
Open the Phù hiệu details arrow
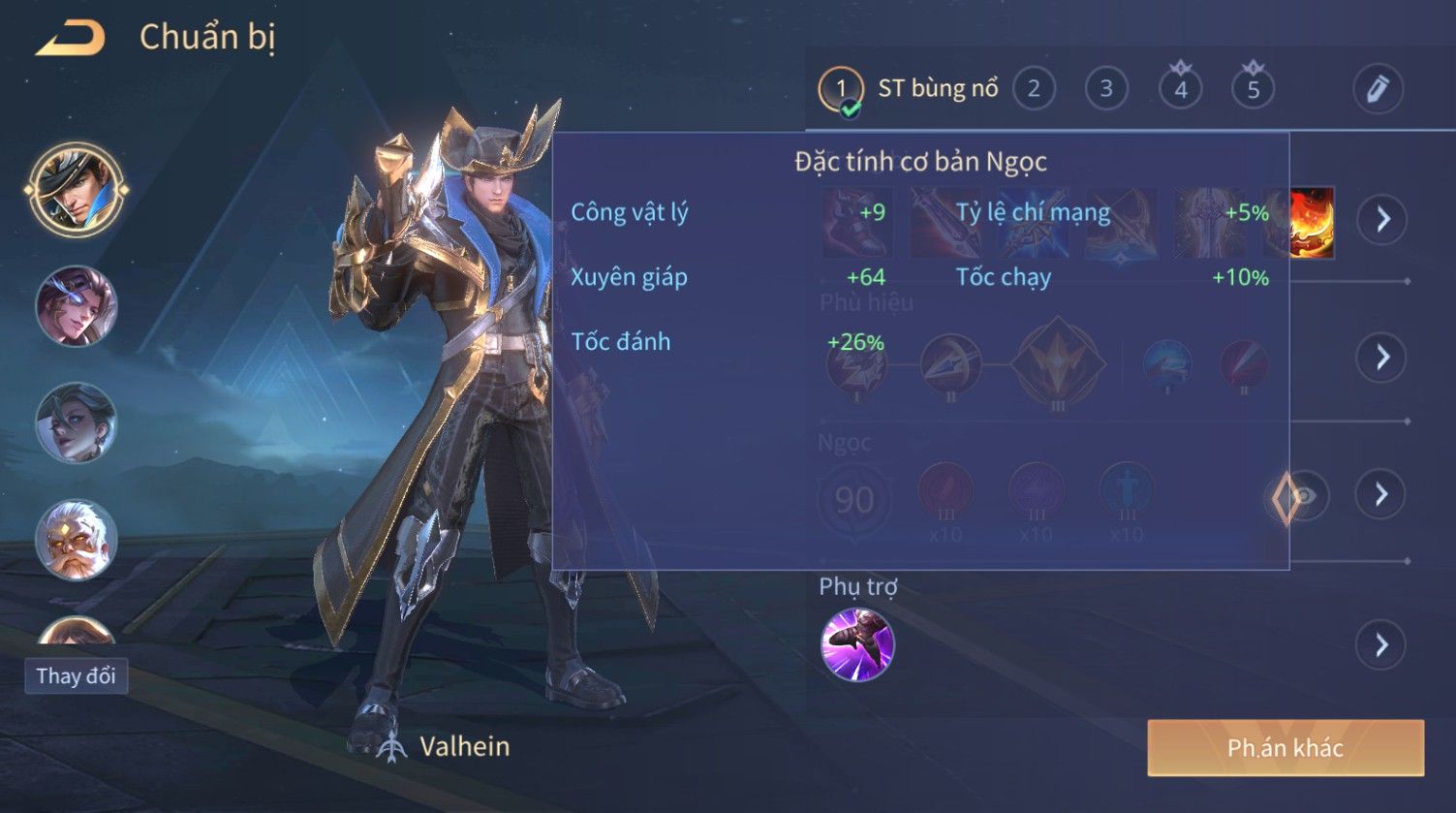coord(1381,357)
